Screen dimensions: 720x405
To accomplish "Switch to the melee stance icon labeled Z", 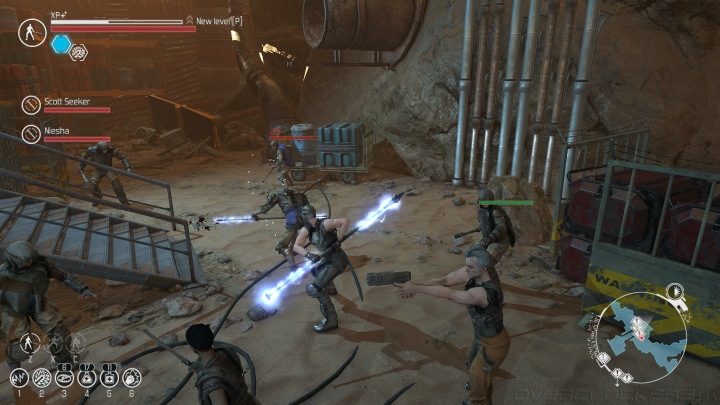I will pyautogui.click(x=30, y=344).
